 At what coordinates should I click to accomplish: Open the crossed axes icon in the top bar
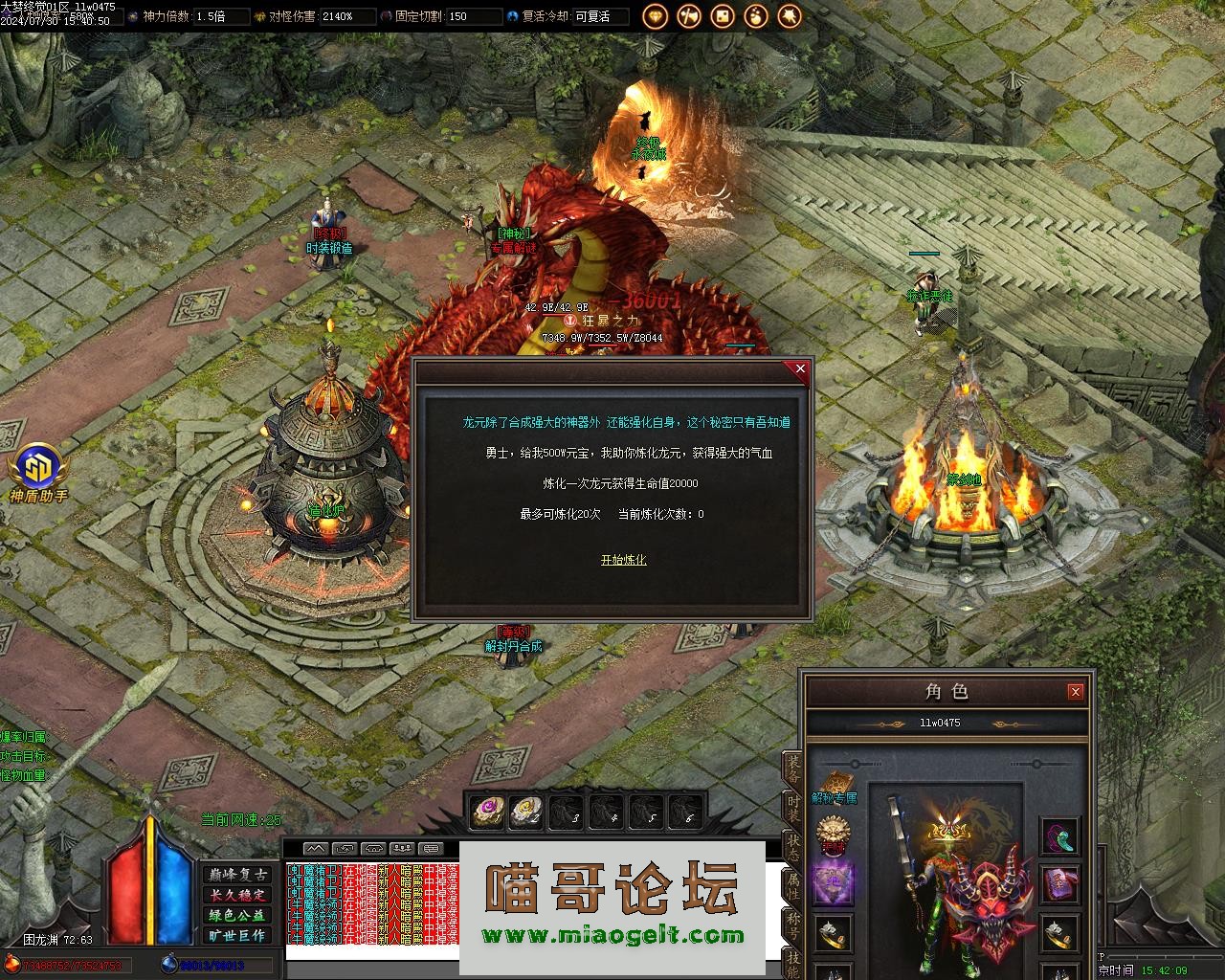point(689,16)
